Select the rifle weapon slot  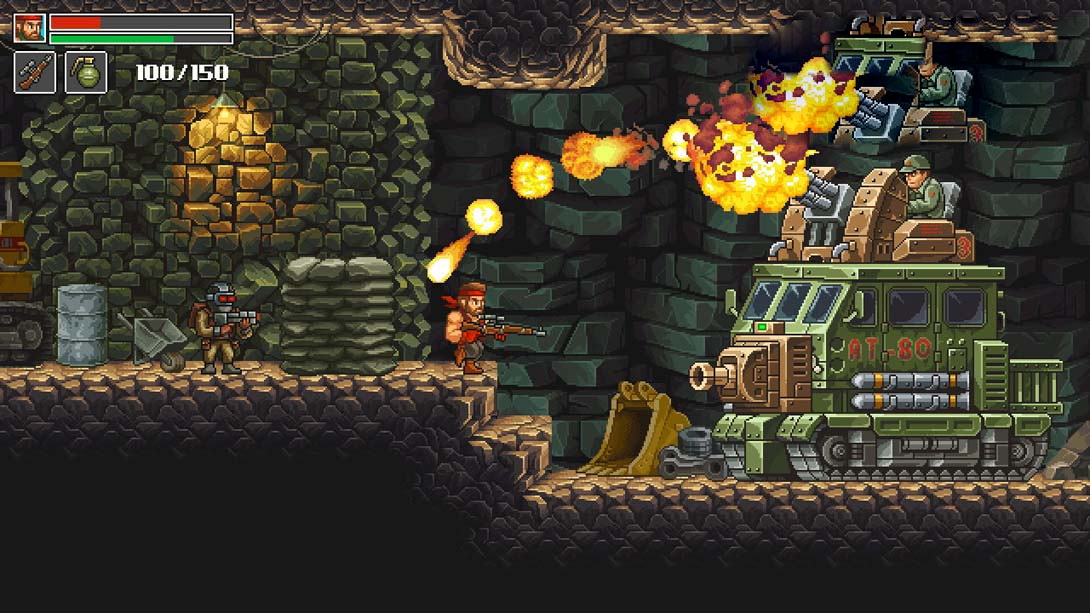34,72
